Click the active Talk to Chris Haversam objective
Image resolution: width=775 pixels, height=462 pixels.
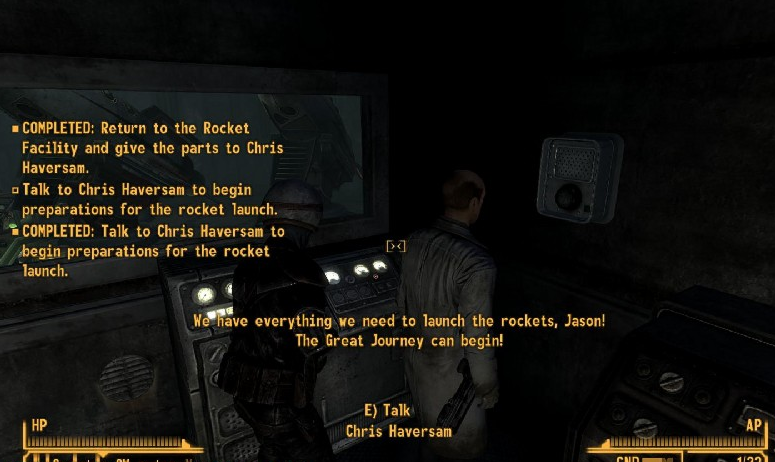(150, 199)
